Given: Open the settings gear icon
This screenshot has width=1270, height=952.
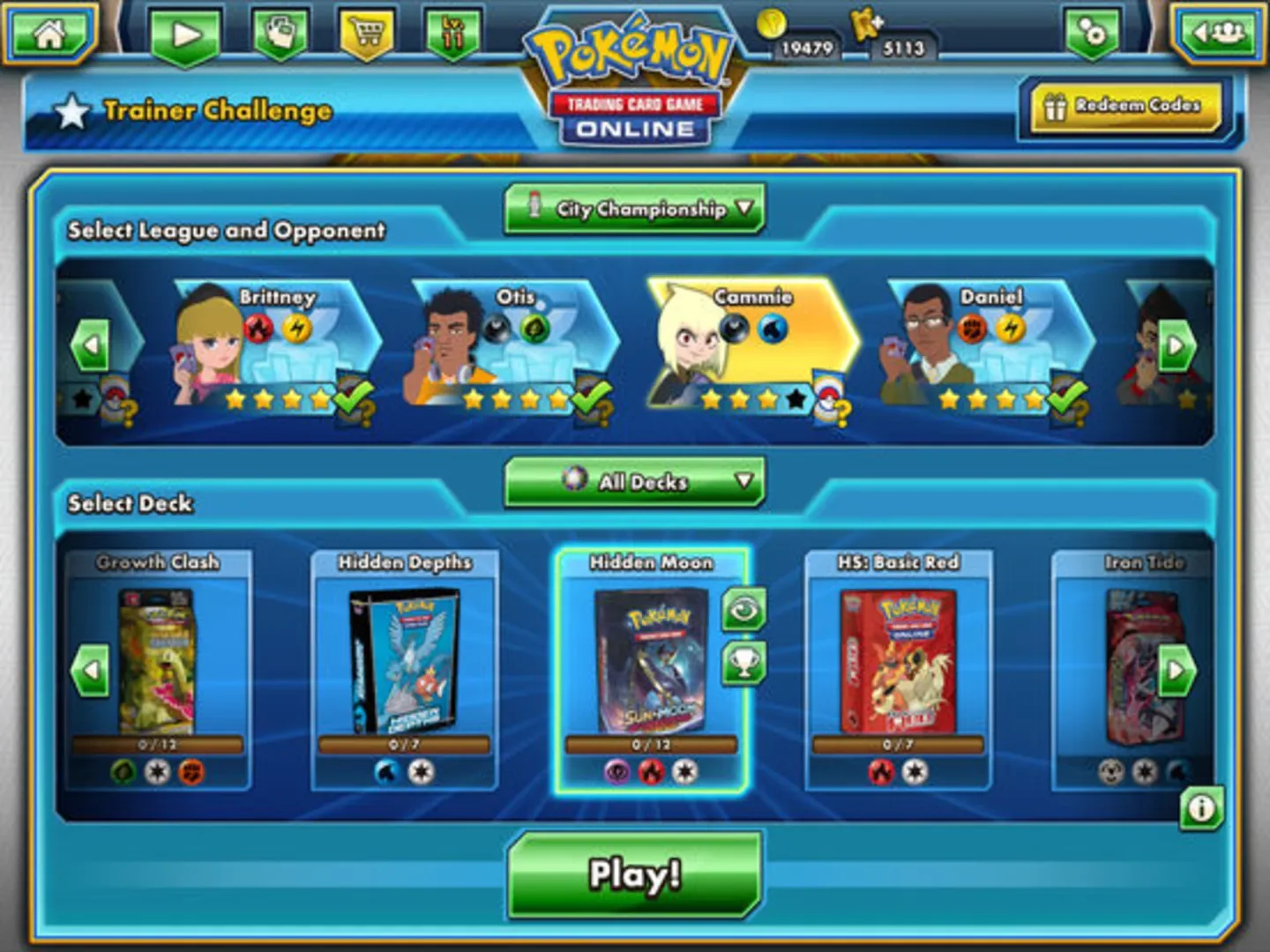Looking at the screenshot, I should pyautogui.click(x=1091, y=33).
